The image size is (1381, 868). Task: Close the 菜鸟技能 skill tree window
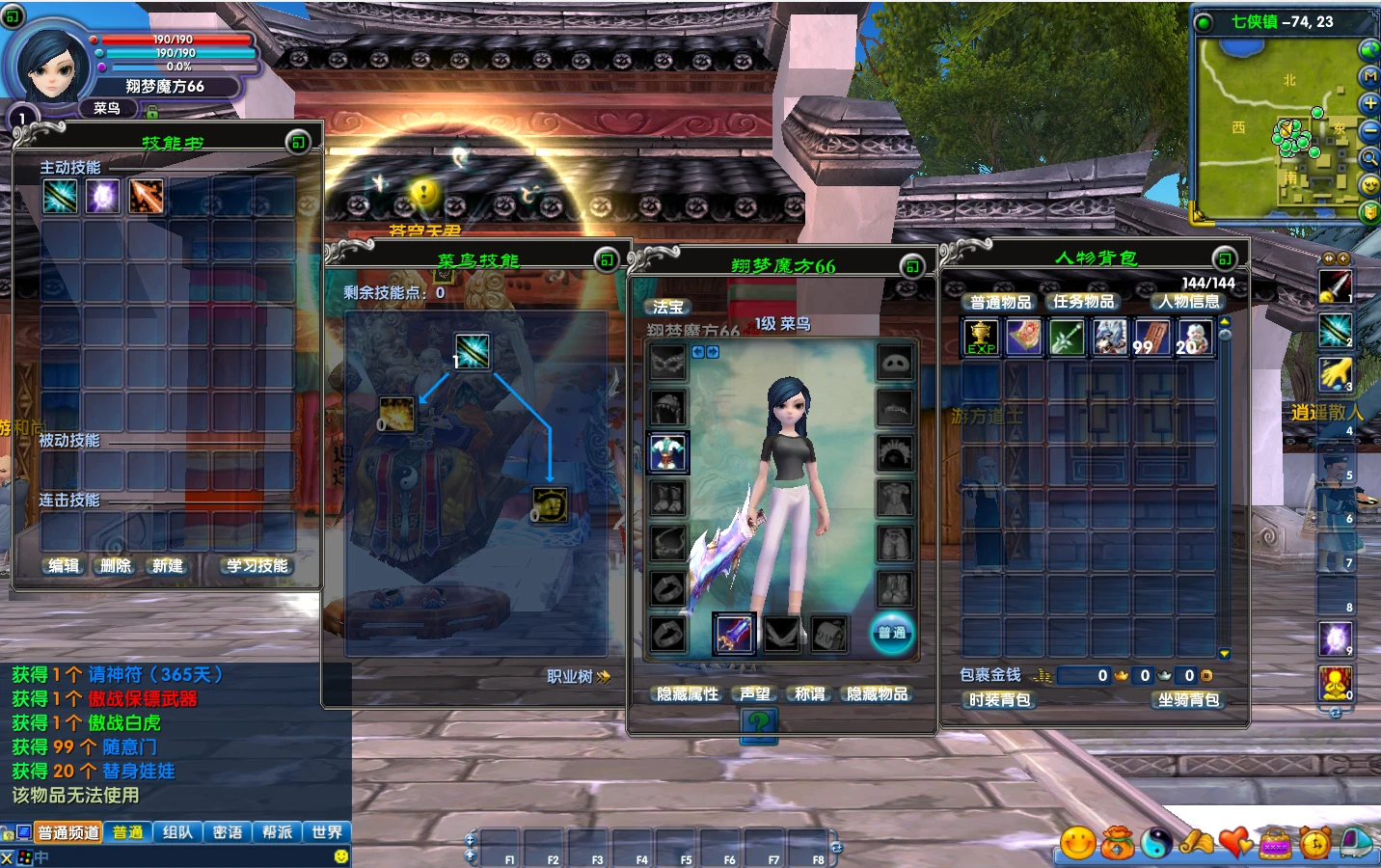coord(606,259)
